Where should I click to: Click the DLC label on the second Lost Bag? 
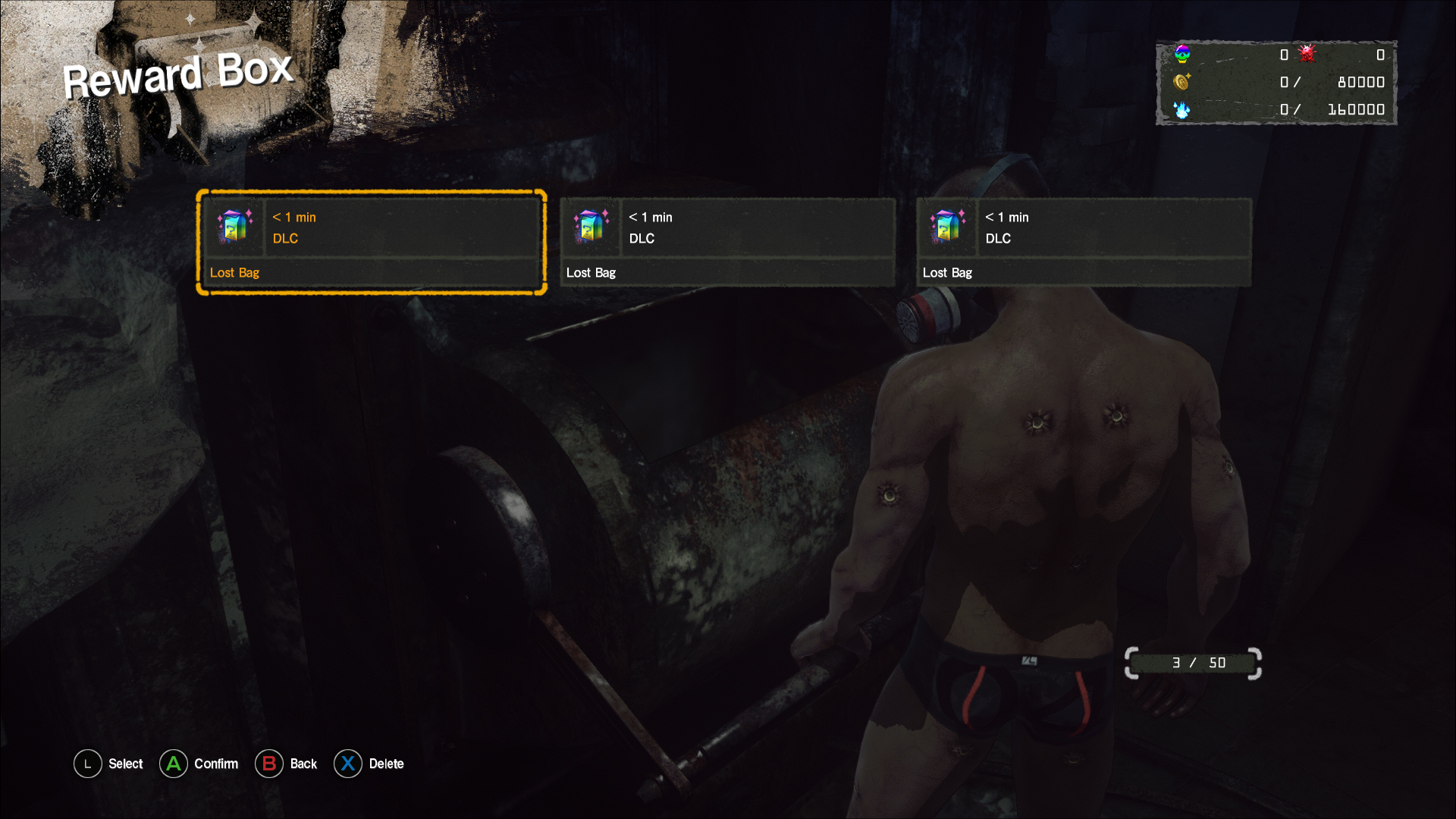[642, 238]
